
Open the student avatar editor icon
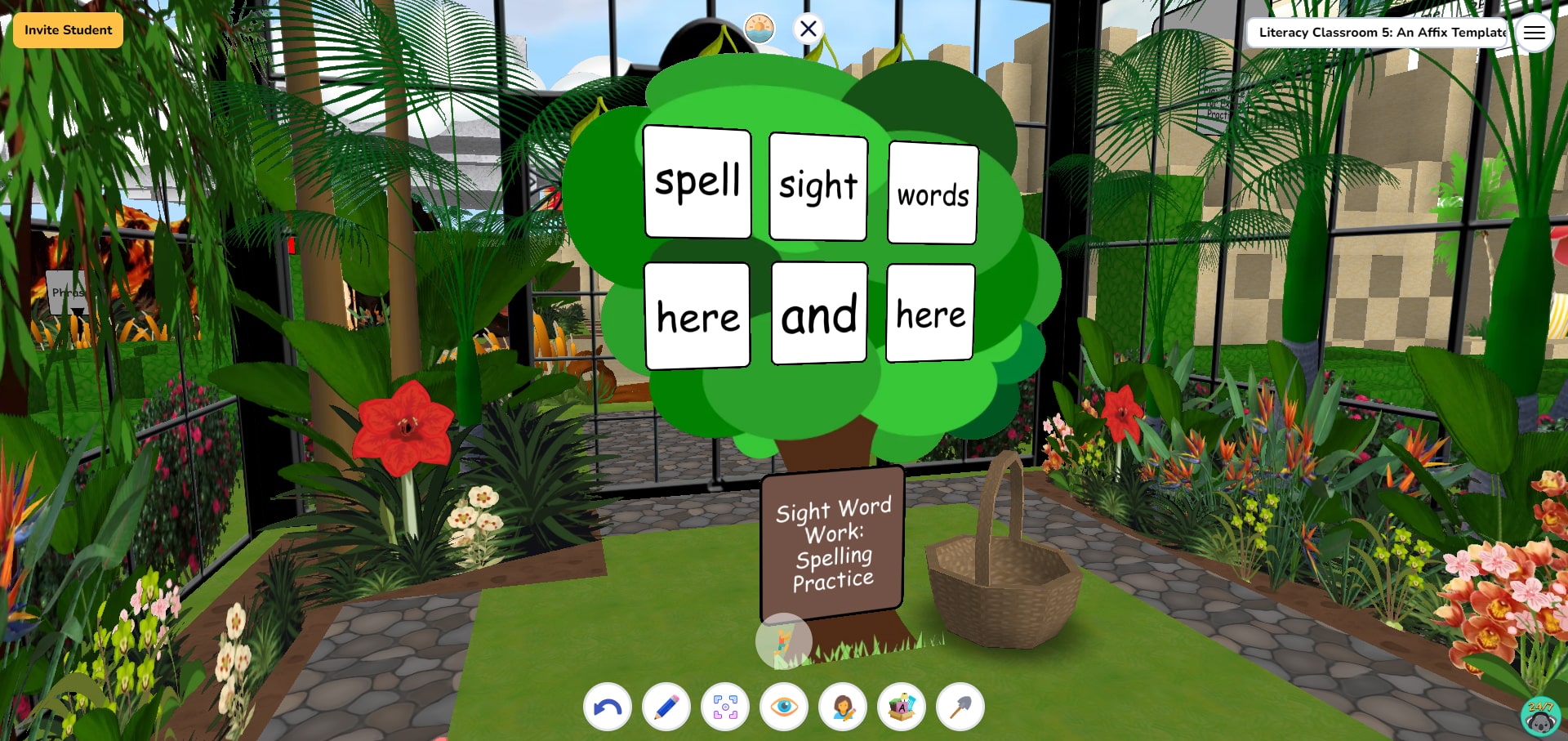[844, 707]
